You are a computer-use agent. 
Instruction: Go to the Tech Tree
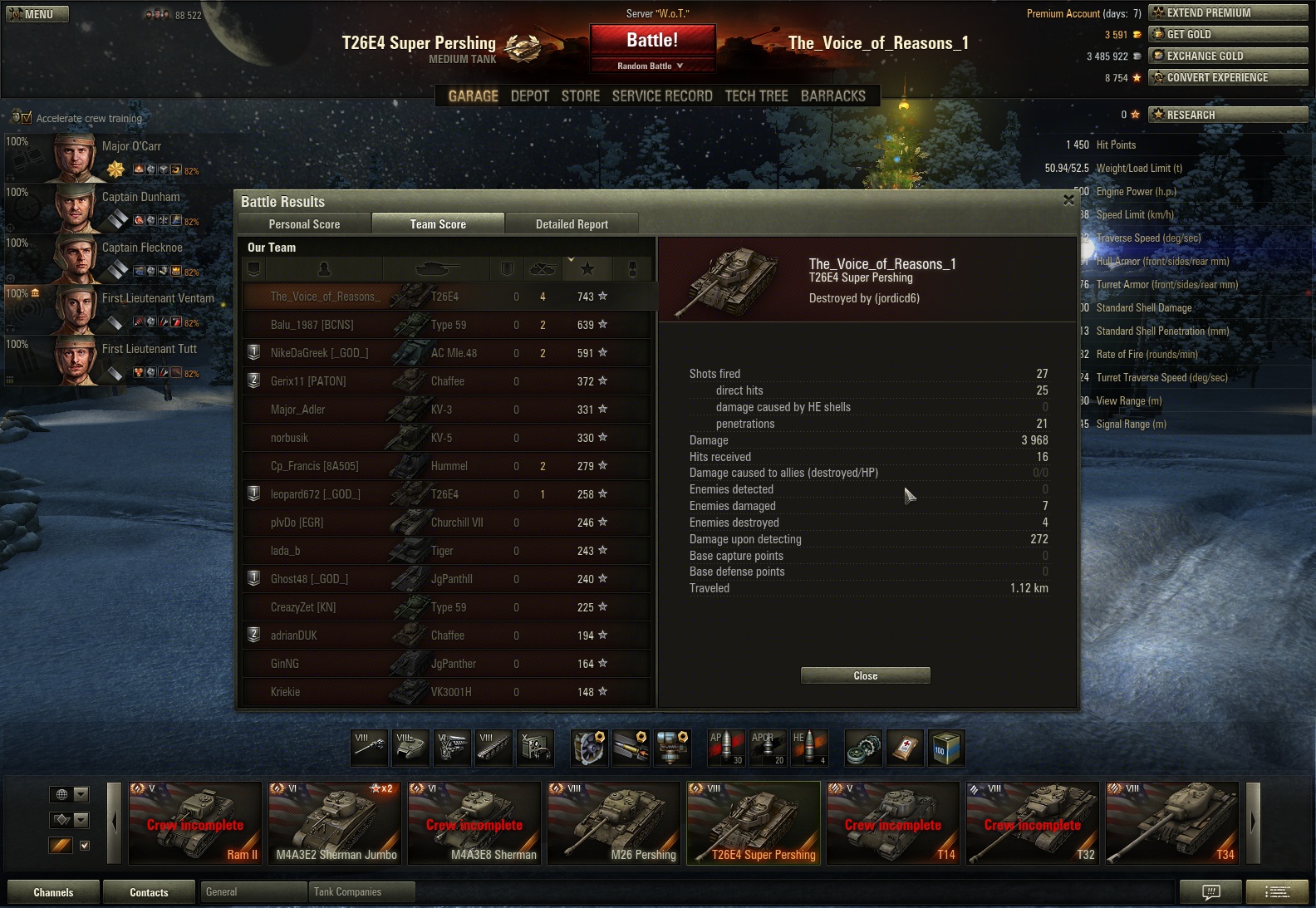coord(756,96)
